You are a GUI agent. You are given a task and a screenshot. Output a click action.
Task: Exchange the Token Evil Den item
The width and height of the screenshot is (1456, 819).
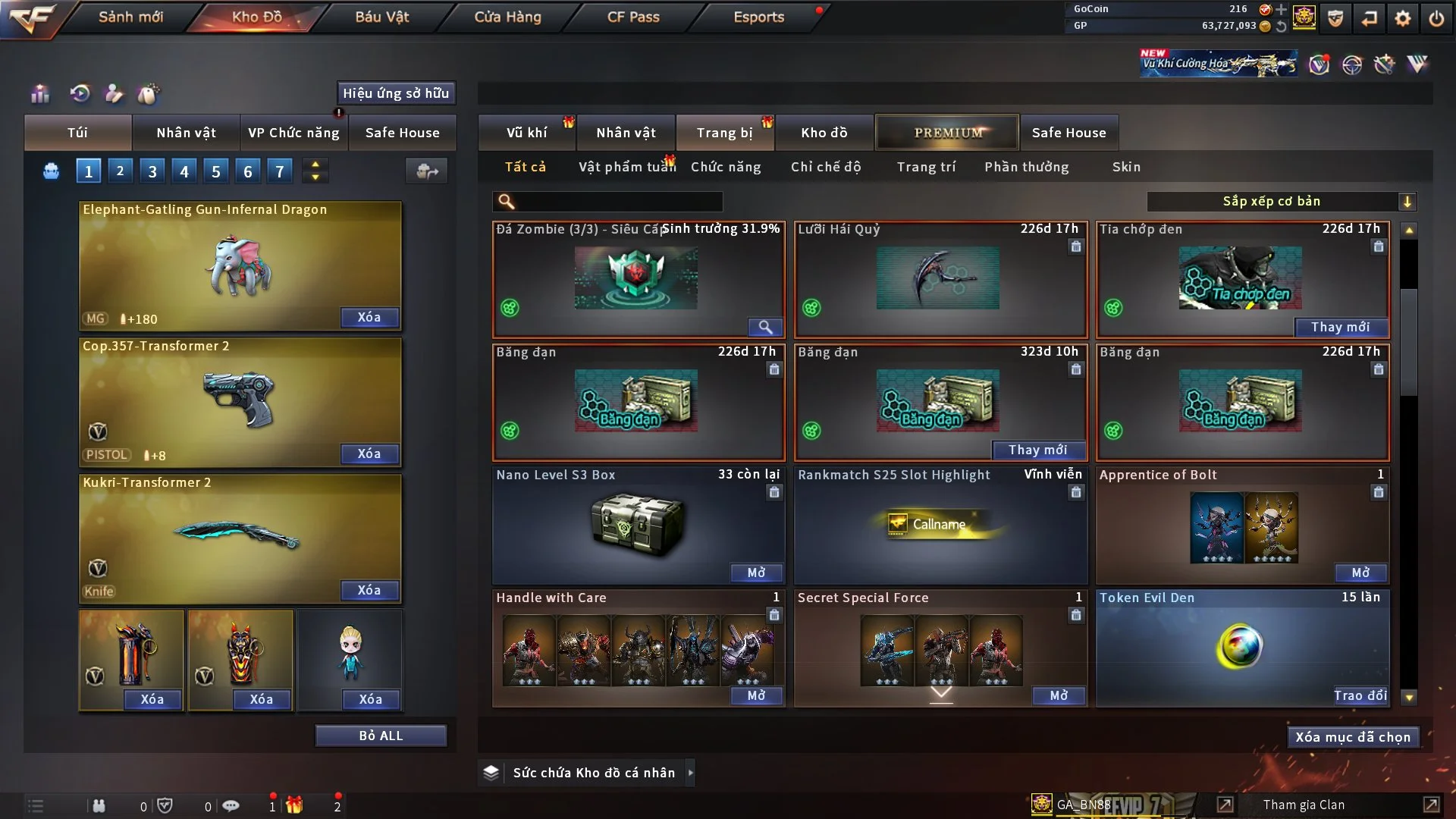(1360, 695)
